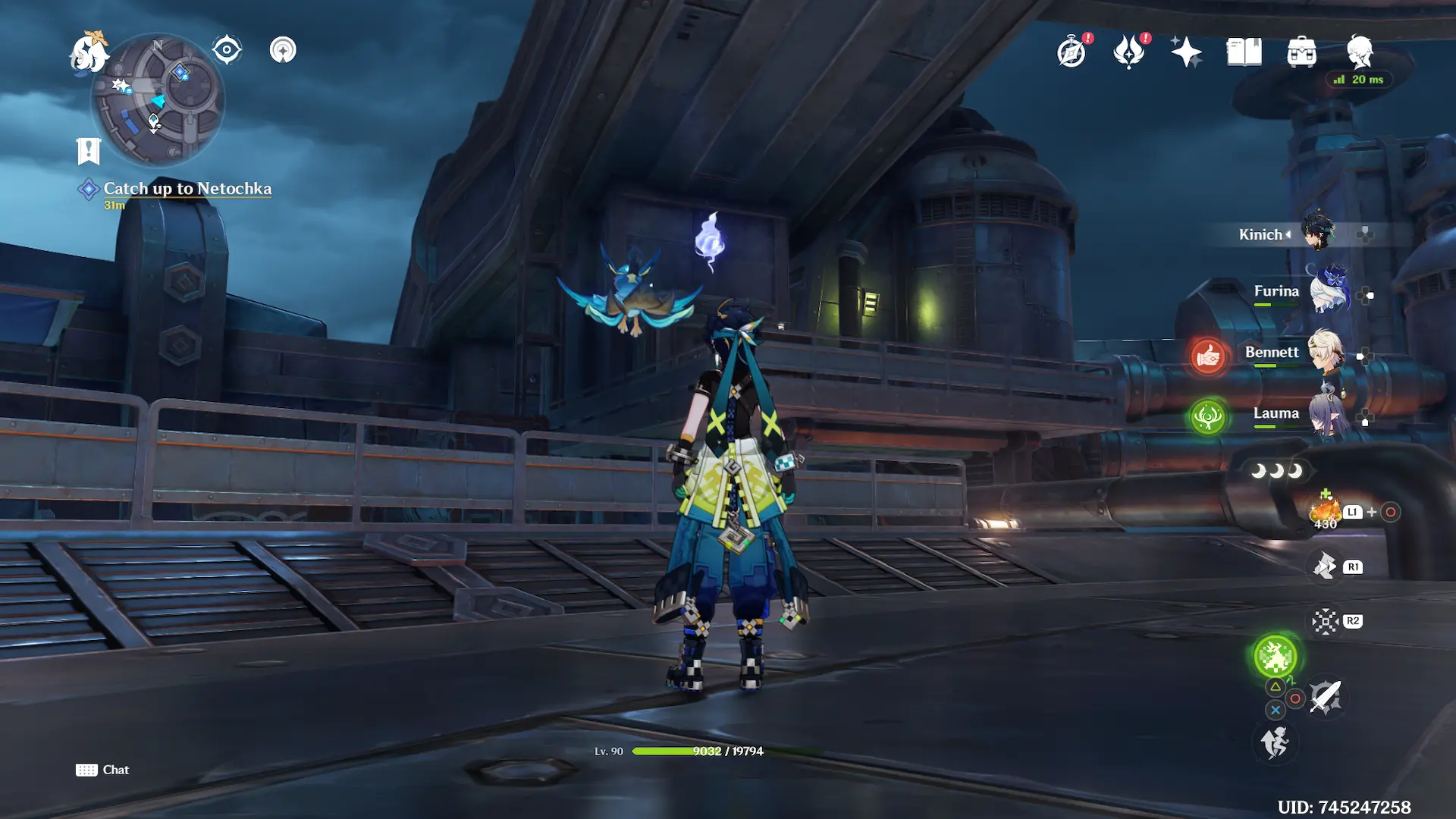Open the events compass icon
The width and height of the screenshot is (1456, 819).
click(1072, 52)
